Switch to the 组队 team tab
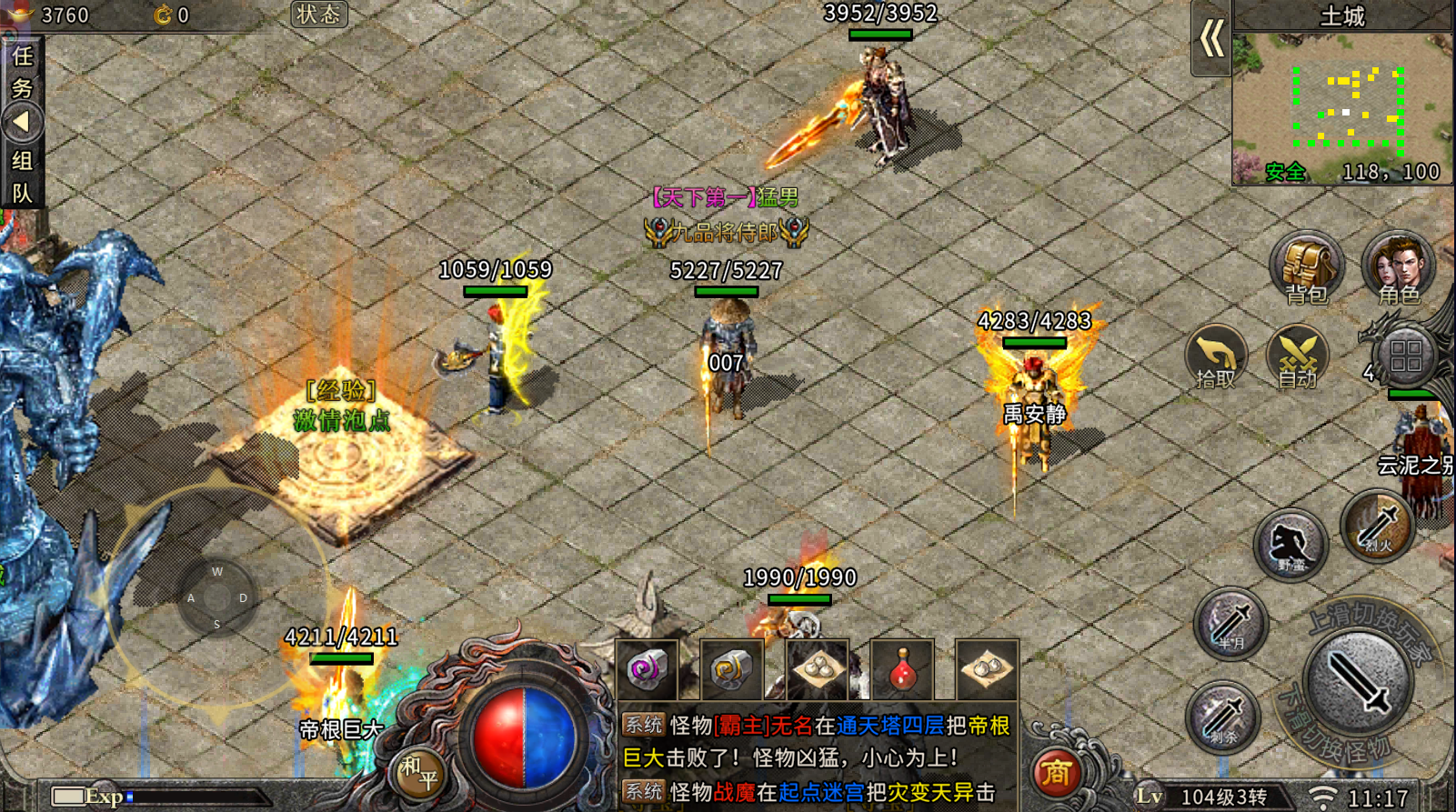Viewport: 1456px width, 812px height. [22, 176]
